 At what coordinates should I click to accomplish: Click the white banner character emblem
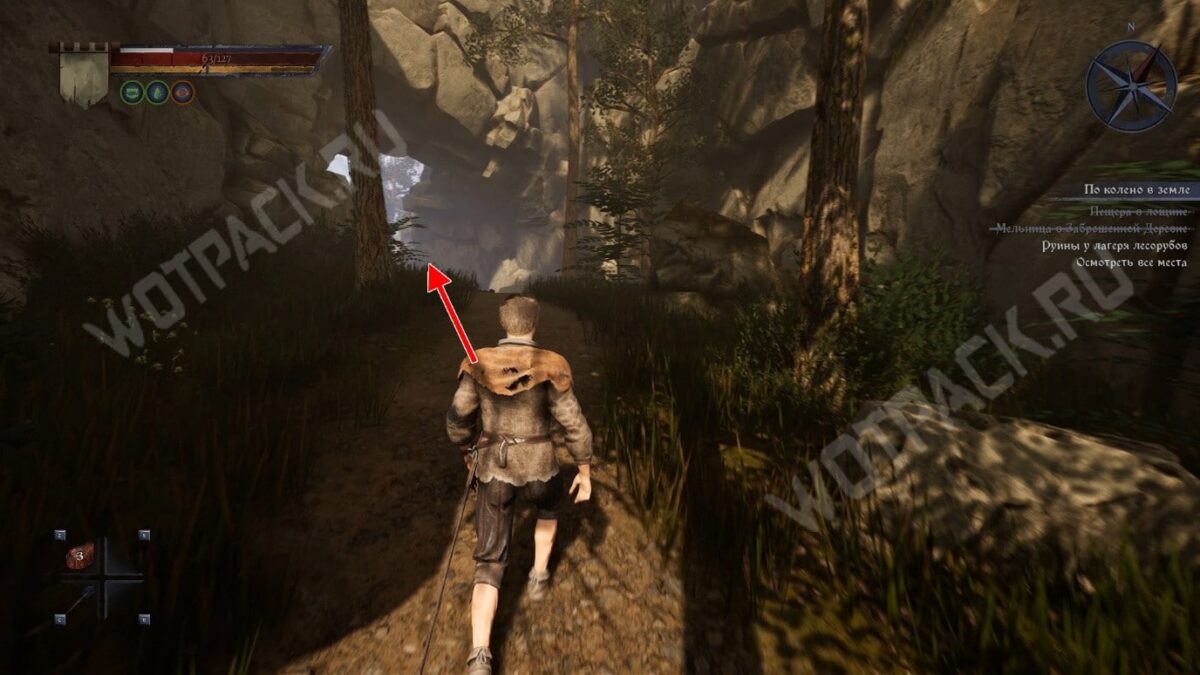pyautogui.click(x=84, y=77)
